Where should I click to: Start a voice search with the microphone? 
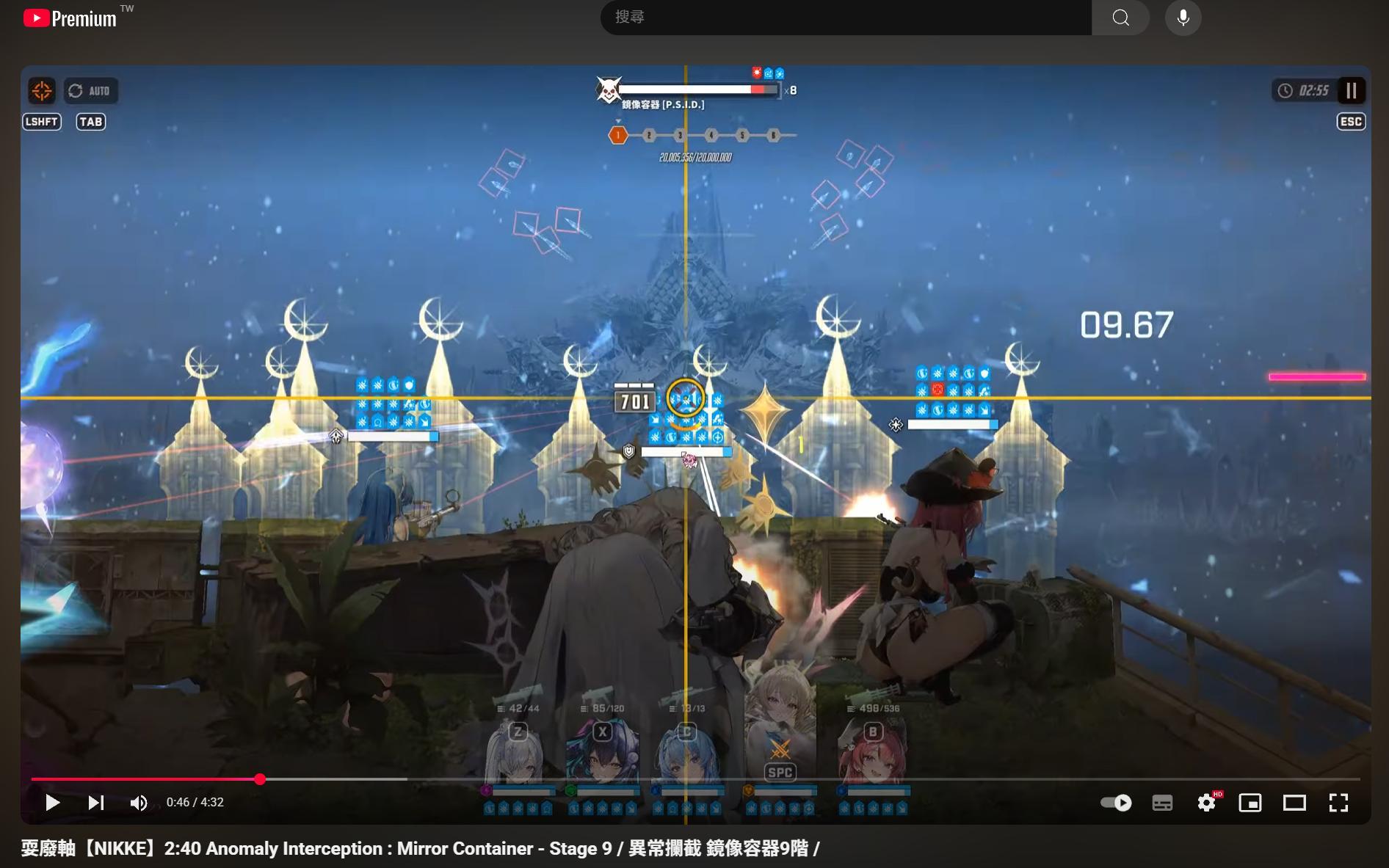(x=1183, y=17)
